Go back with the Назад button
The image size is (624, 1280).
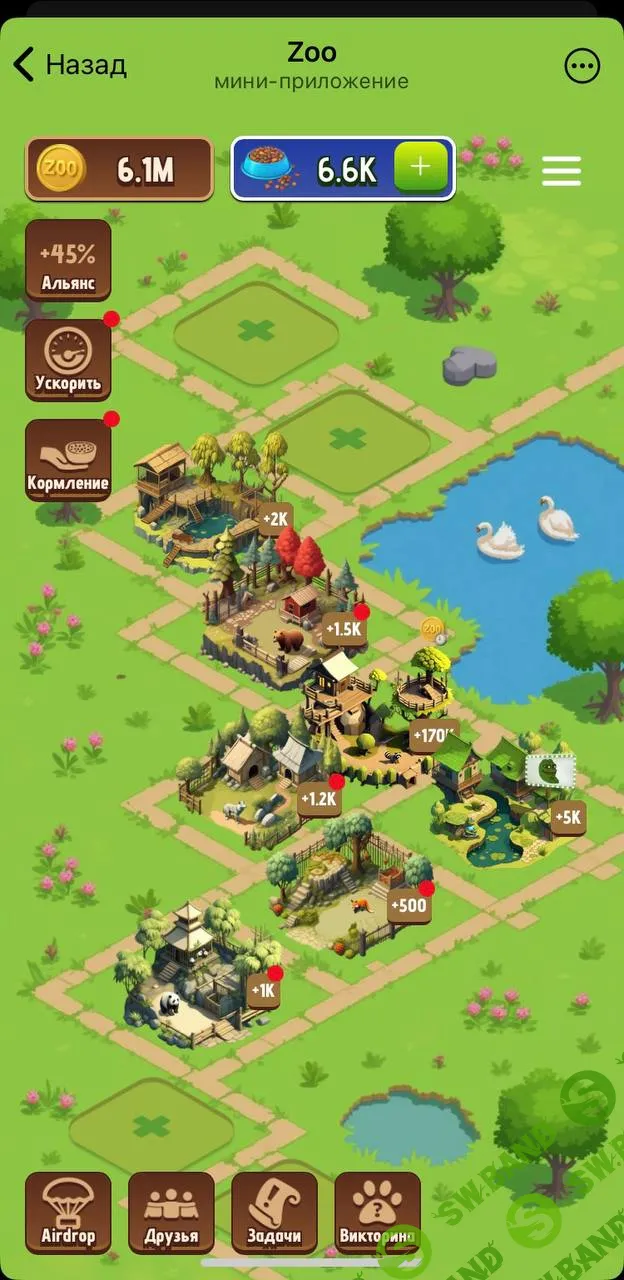tap(70, 65)
